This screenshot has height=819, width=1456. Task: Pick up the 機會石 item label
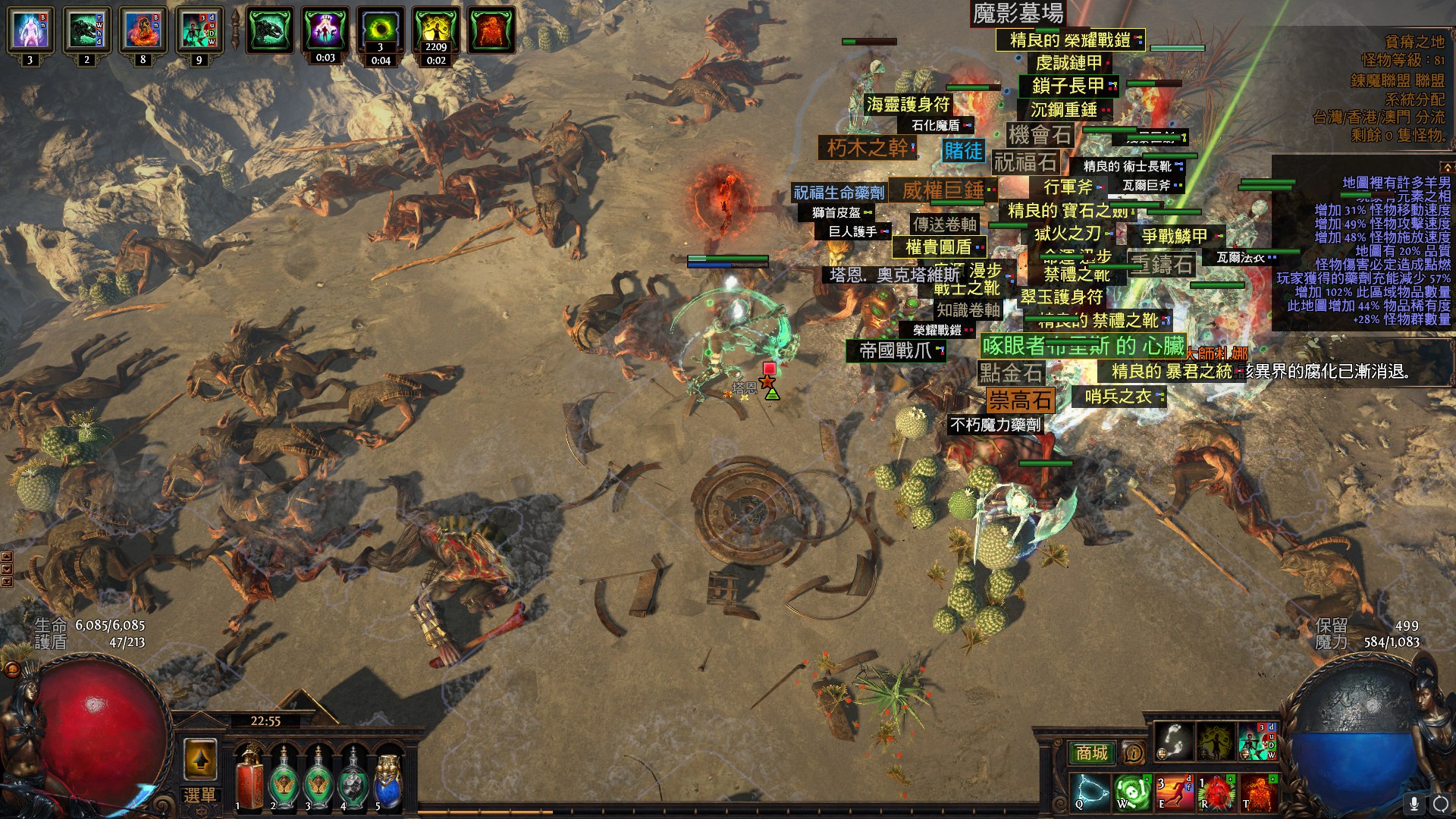[1040, 135]
